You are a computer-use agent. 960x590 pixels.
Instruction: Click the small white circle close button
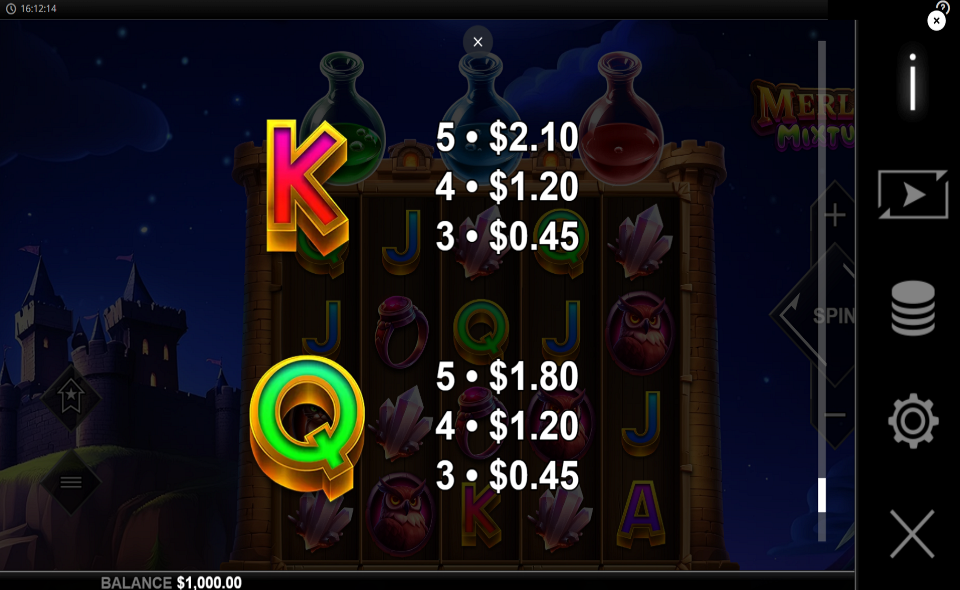[936, 20]
